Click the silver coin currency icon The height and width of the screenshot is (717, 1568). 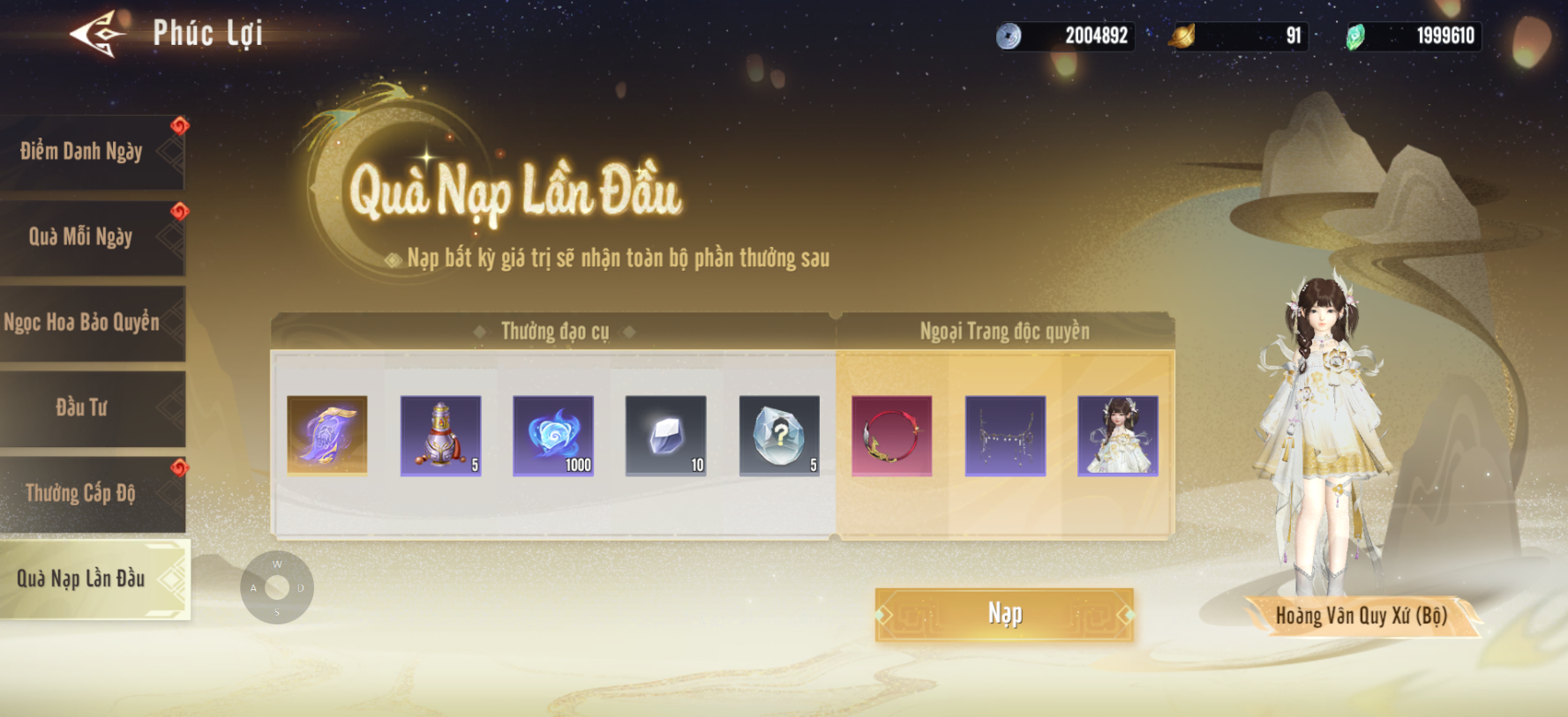[1009, 36]
